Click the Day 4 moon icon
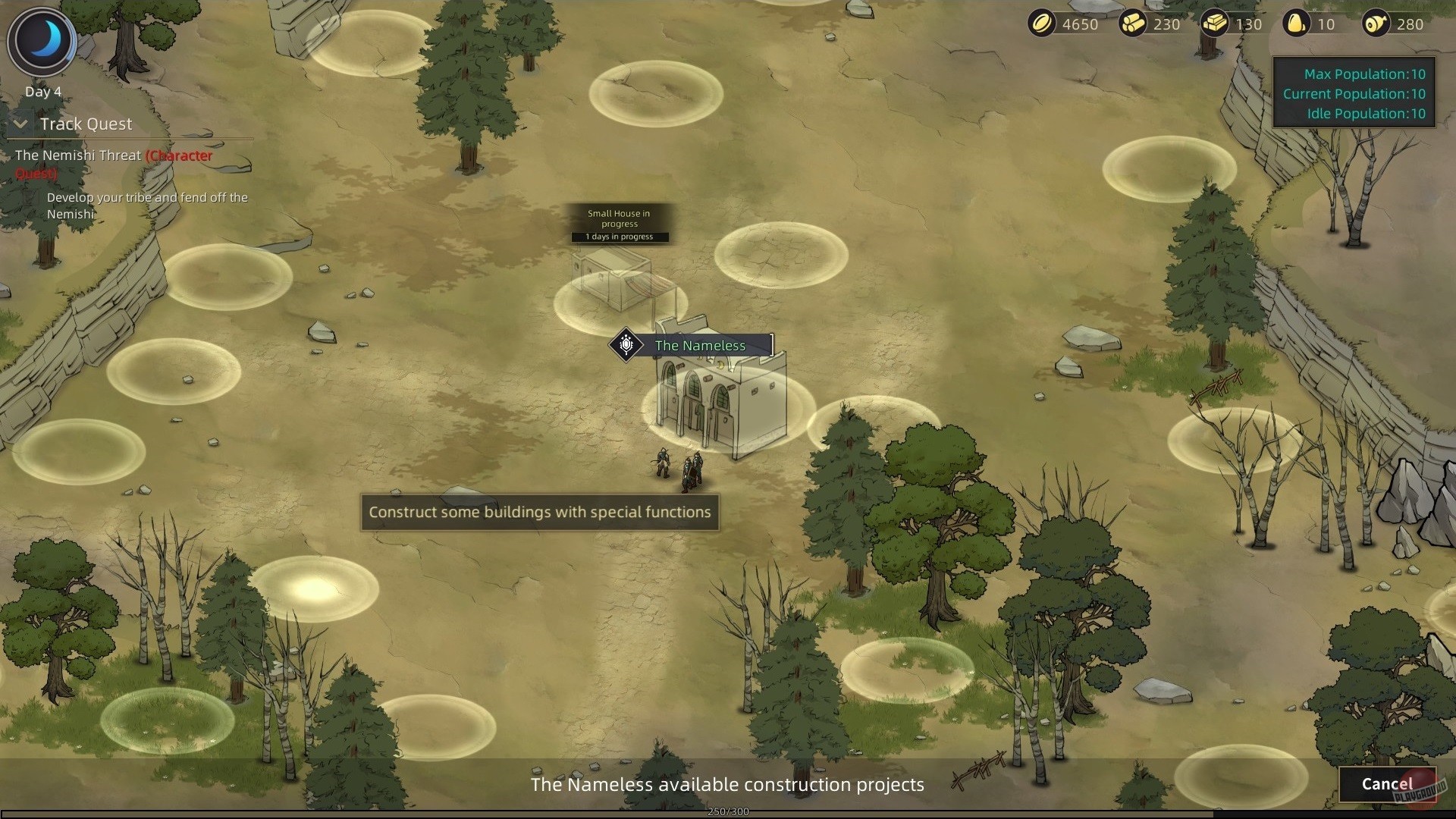Image resolution: width=1456 pixels, height=819 pixels. [x=42, y=42]
